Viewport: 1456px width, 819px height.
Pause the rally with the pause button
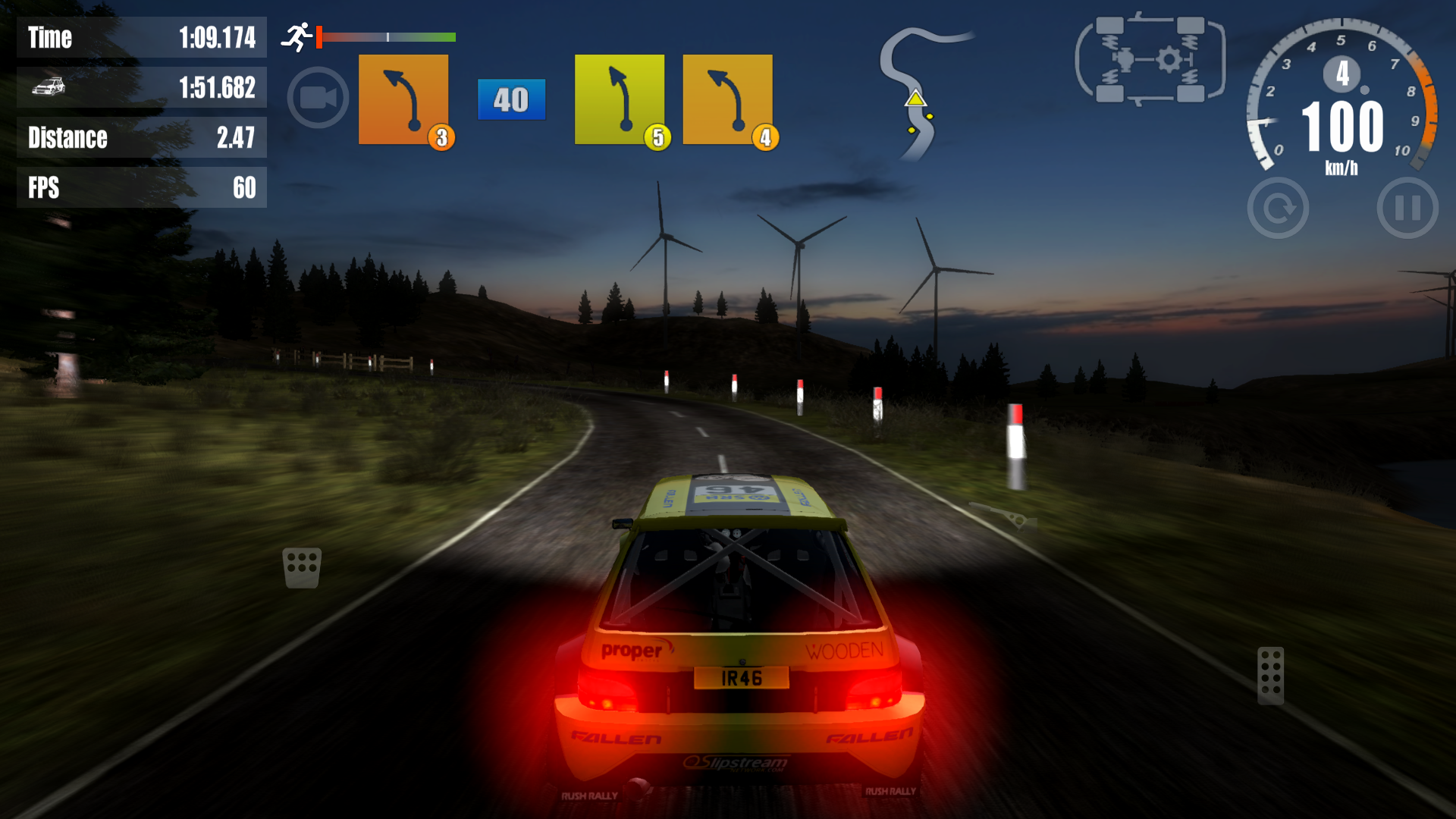click(1407, 208)
